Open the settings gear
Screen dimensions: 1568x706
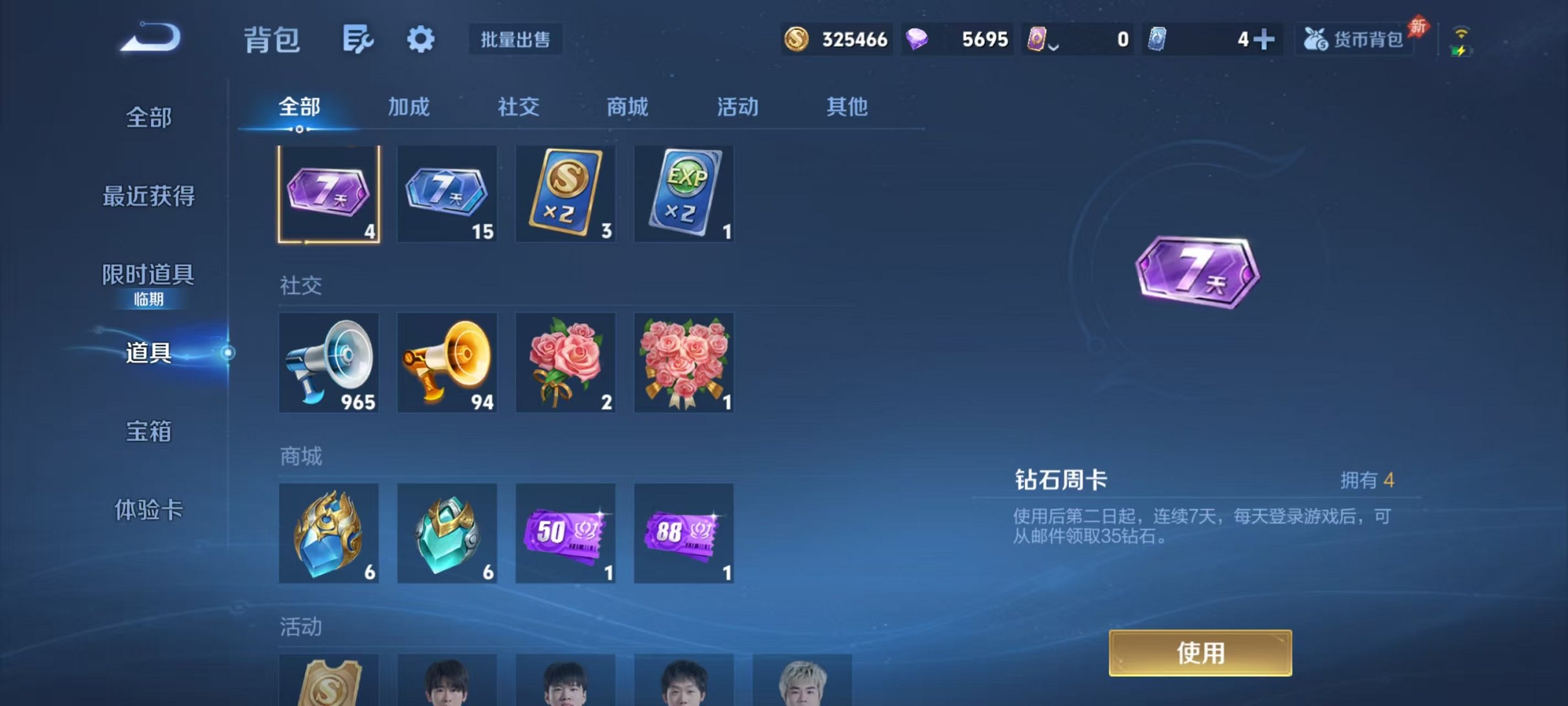[x=420, y=39]
